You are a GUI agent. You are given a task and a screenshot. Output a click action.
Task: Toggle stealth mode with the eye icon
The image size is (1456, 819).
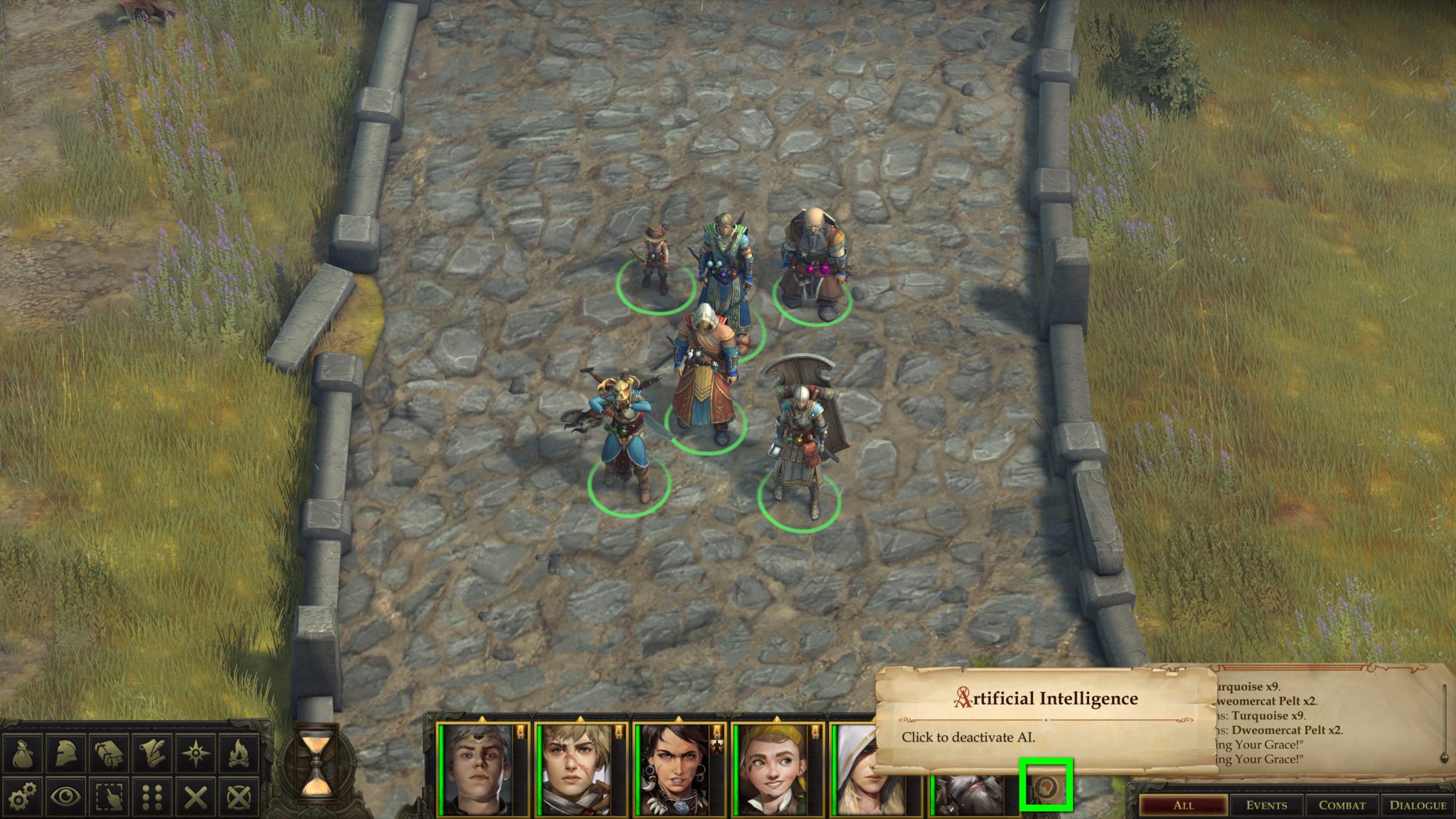pyautogui.click(x=65, y=797)
